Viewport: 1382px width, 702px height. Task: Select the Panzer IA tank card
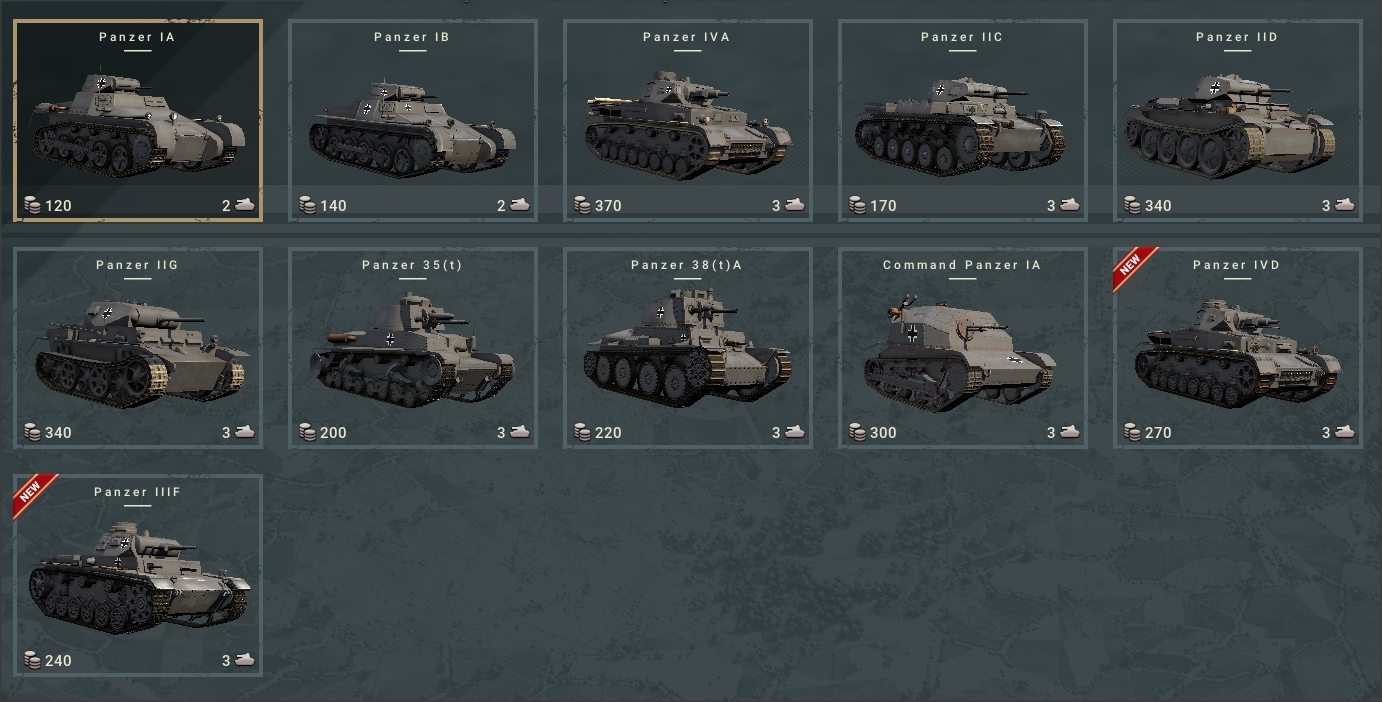click(138, 121)
